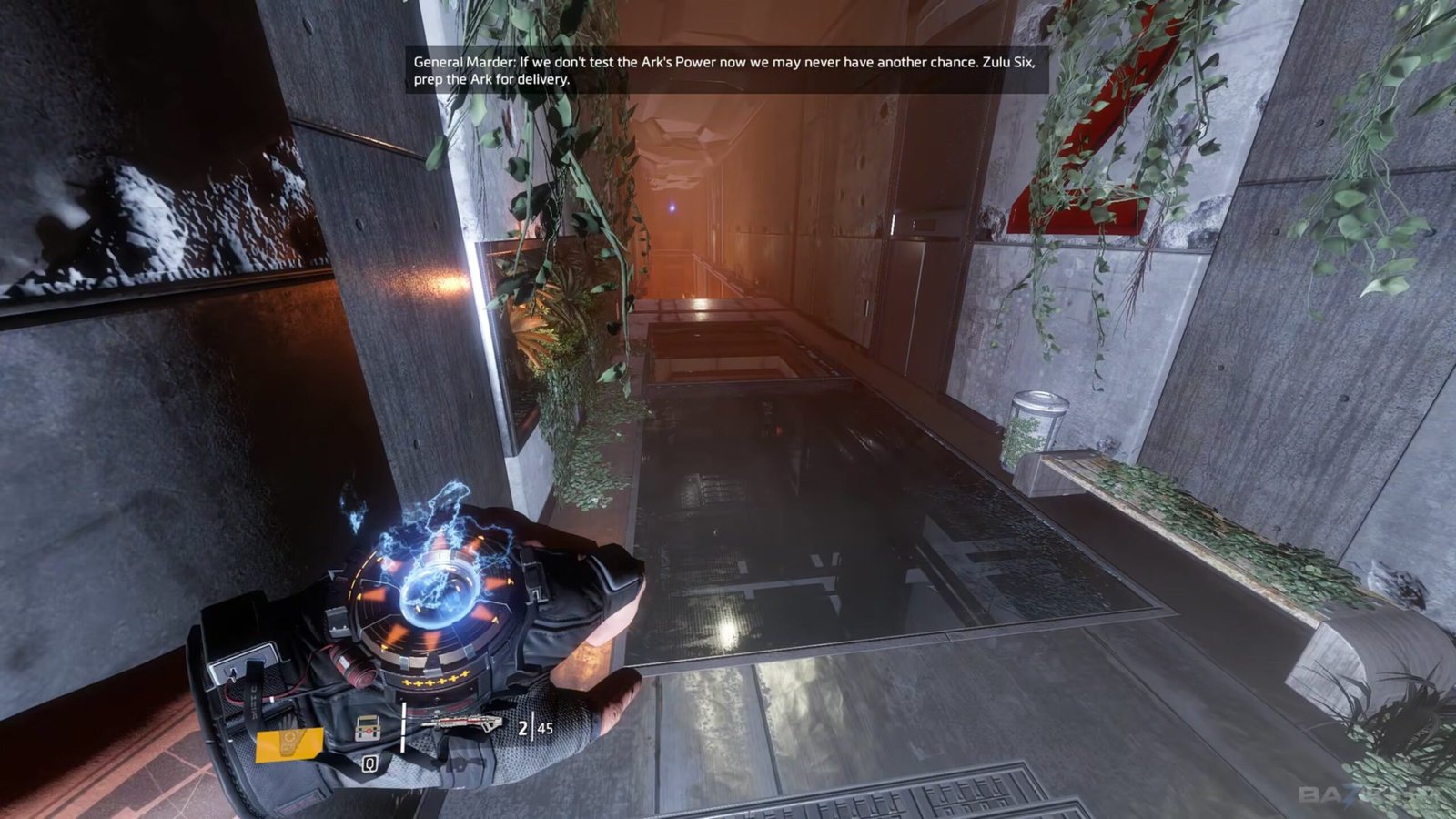This screenshot has height=819, width=1456.
Task: Select the equipped shotgun weapon icon
Action: (x=461, y=725)
